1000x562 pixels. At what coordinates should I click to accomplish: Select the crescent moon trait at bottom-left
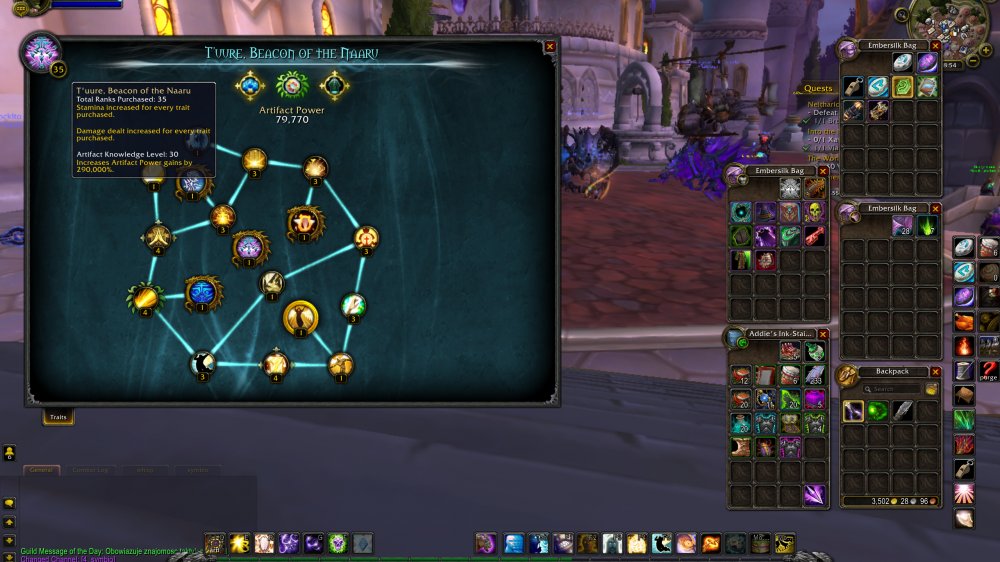click(203, 363)
